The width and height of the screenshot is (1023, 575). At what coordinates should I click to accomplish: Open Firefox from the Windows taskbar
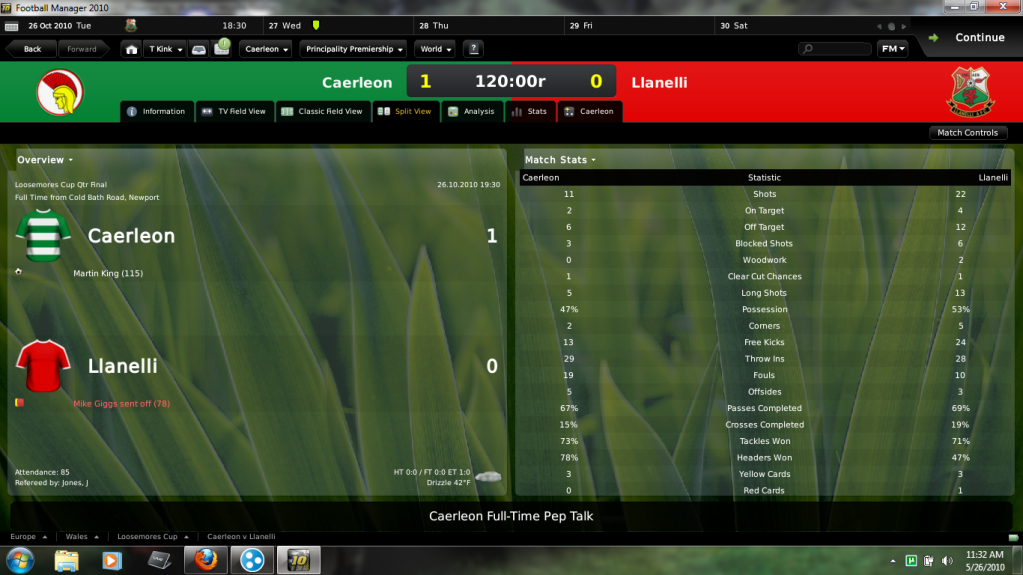(207, 559)
